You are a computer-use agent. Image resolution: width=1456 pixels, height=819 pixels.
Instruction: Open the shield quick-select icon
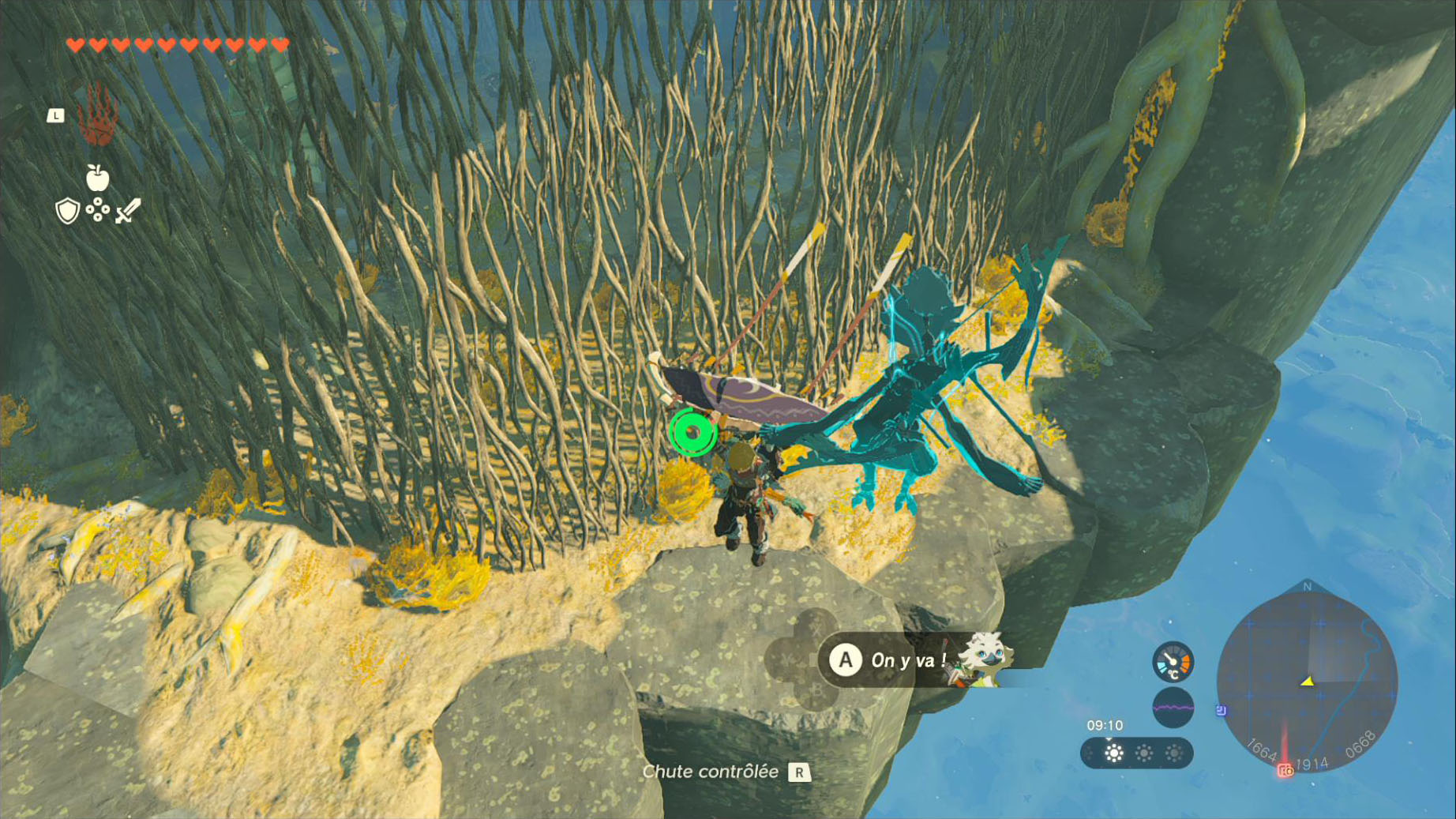[68, 211]
